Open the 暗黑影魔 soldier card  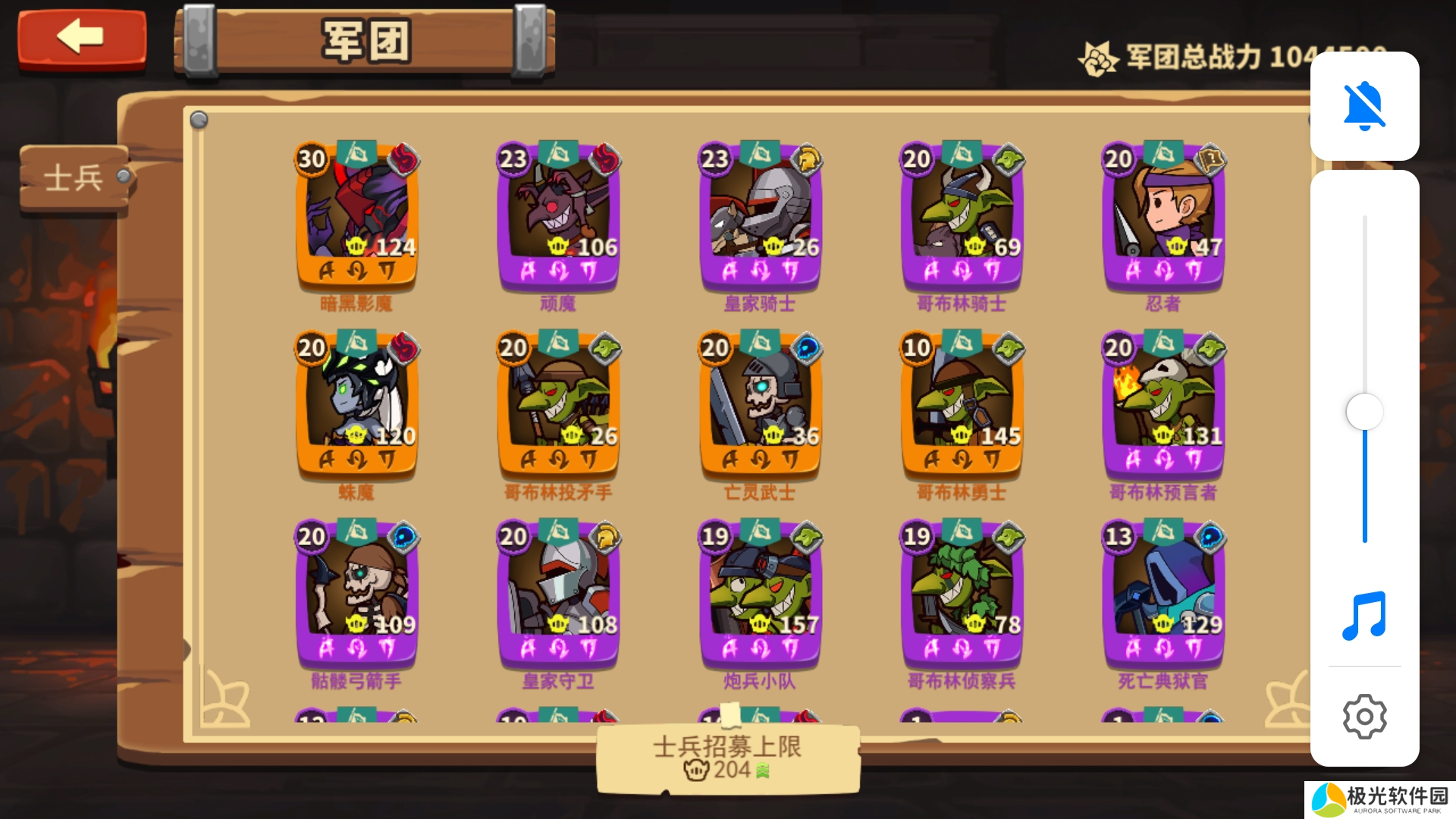(356, 218)
